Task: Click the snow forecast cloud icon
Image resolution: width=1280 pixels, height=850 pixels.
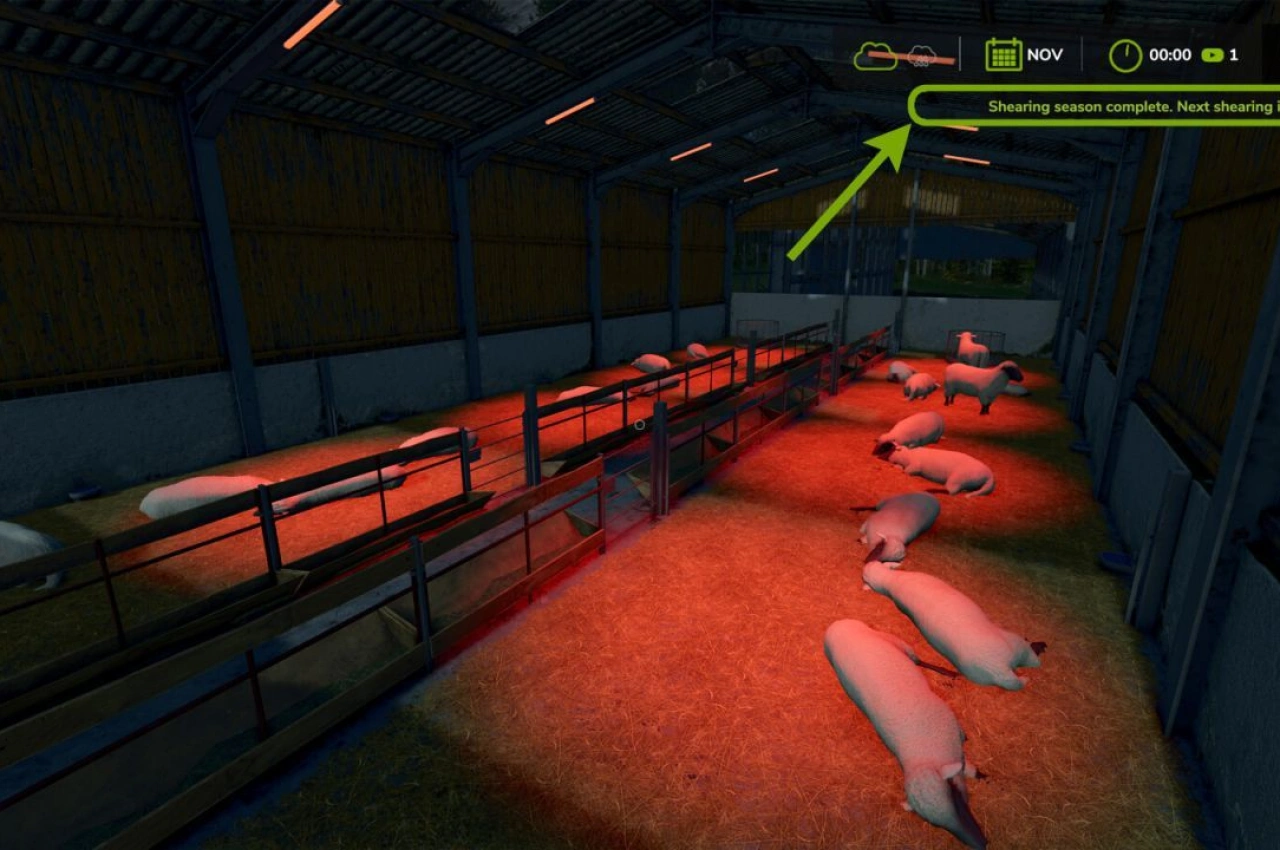Action: [x=920, y=55]
